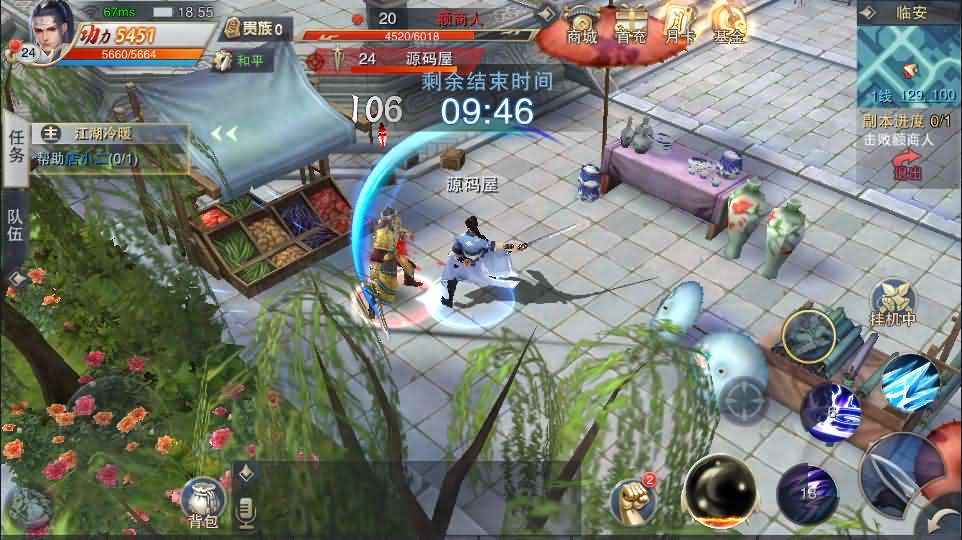This screenshot has width=962, height=540.
Task: Open the 商城 shop icon
Action: point(581,25)
